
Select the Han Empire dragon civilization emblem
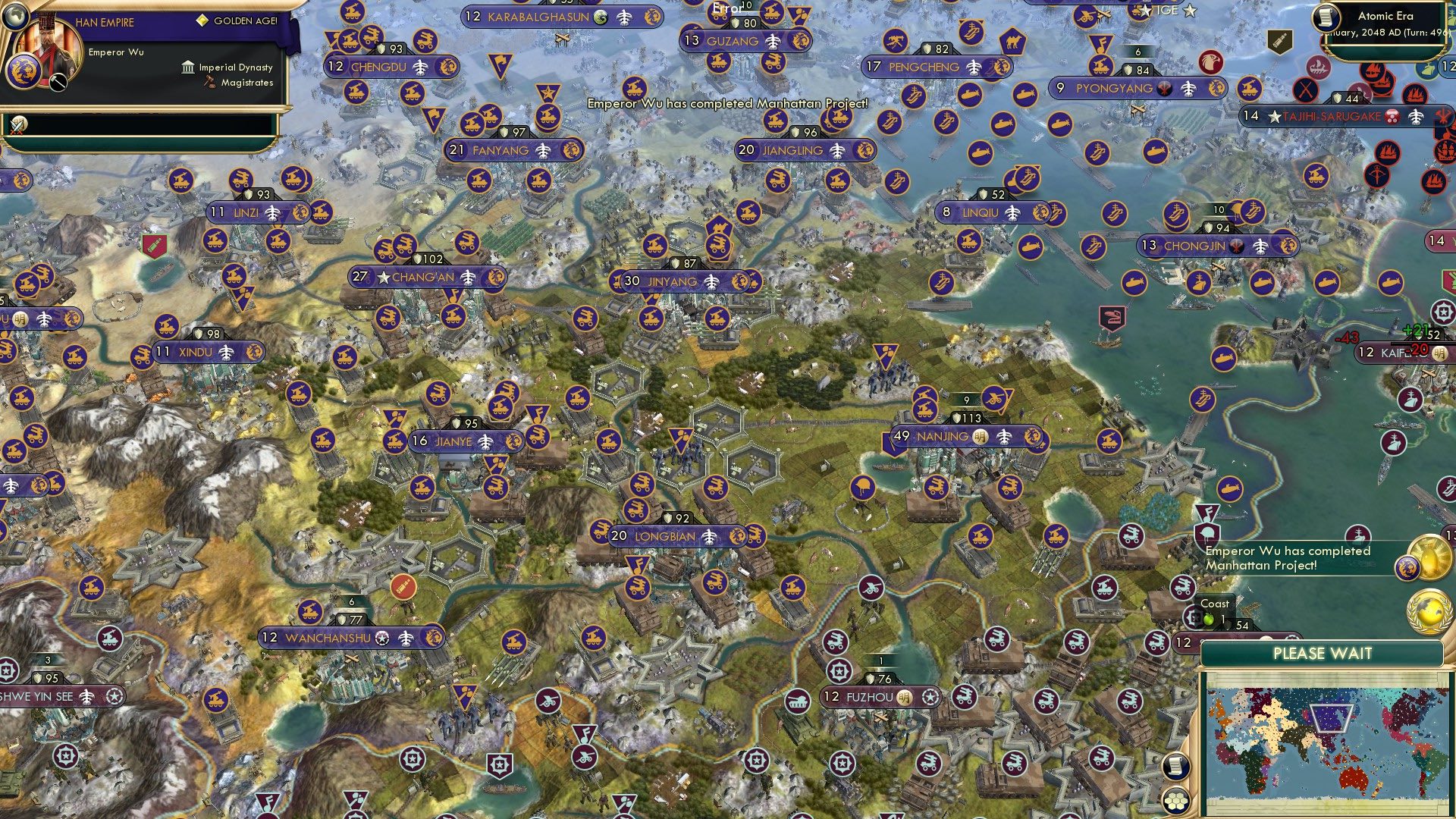[24, 71]
